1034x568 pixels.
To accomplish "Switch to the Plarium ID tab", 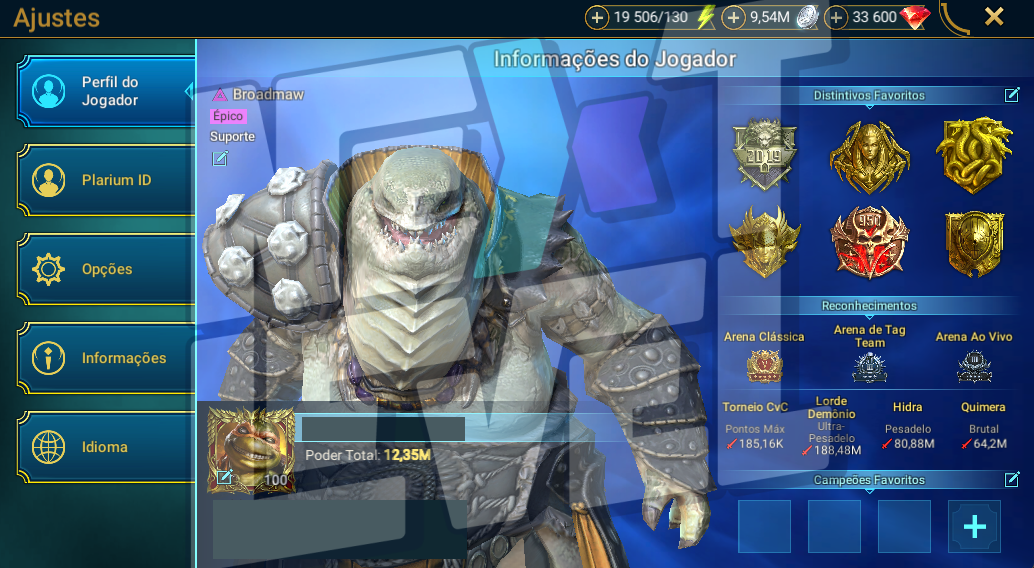I will click(106, 181).
